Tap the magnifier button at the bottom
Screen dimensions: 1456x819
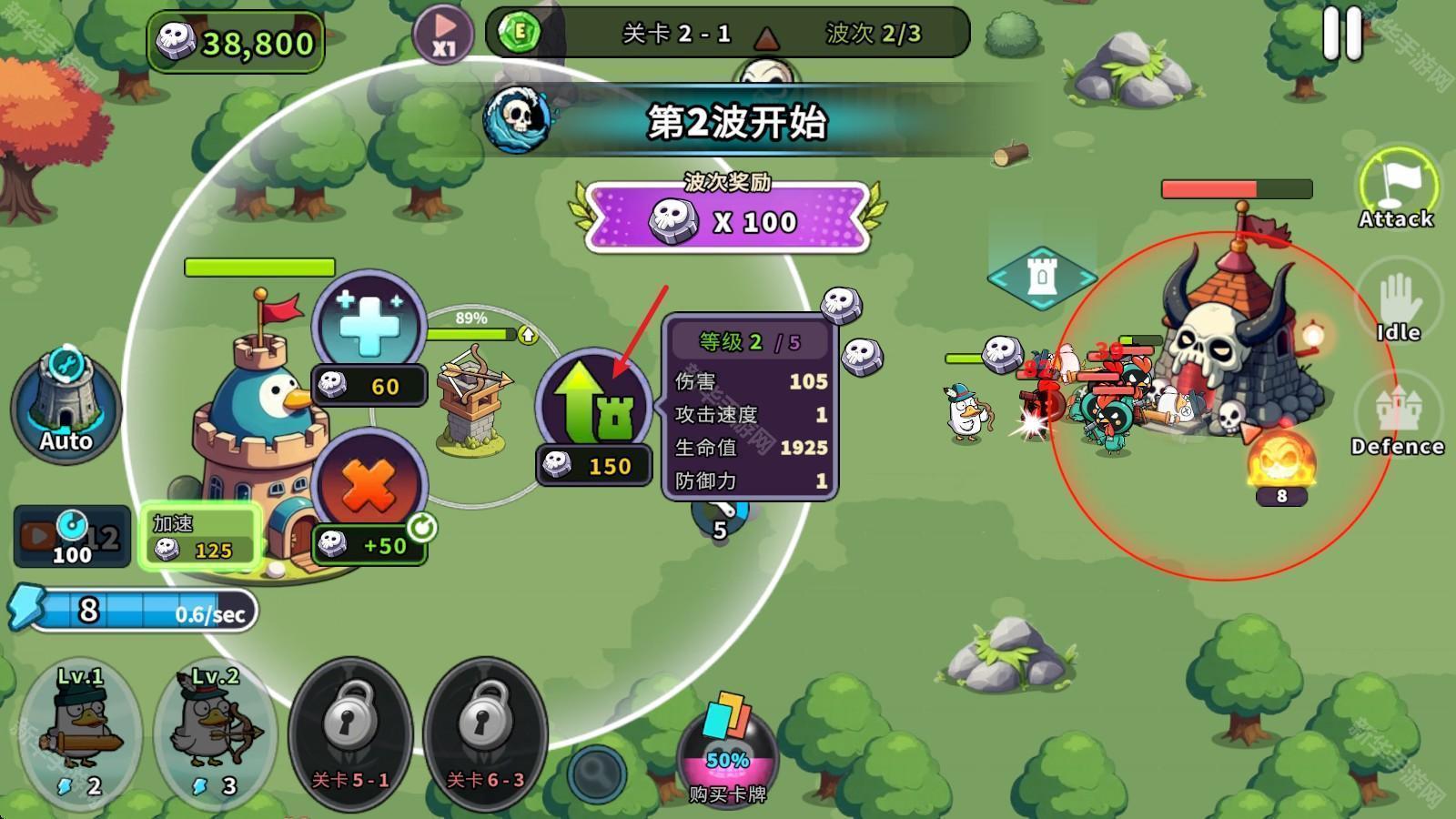597,773
